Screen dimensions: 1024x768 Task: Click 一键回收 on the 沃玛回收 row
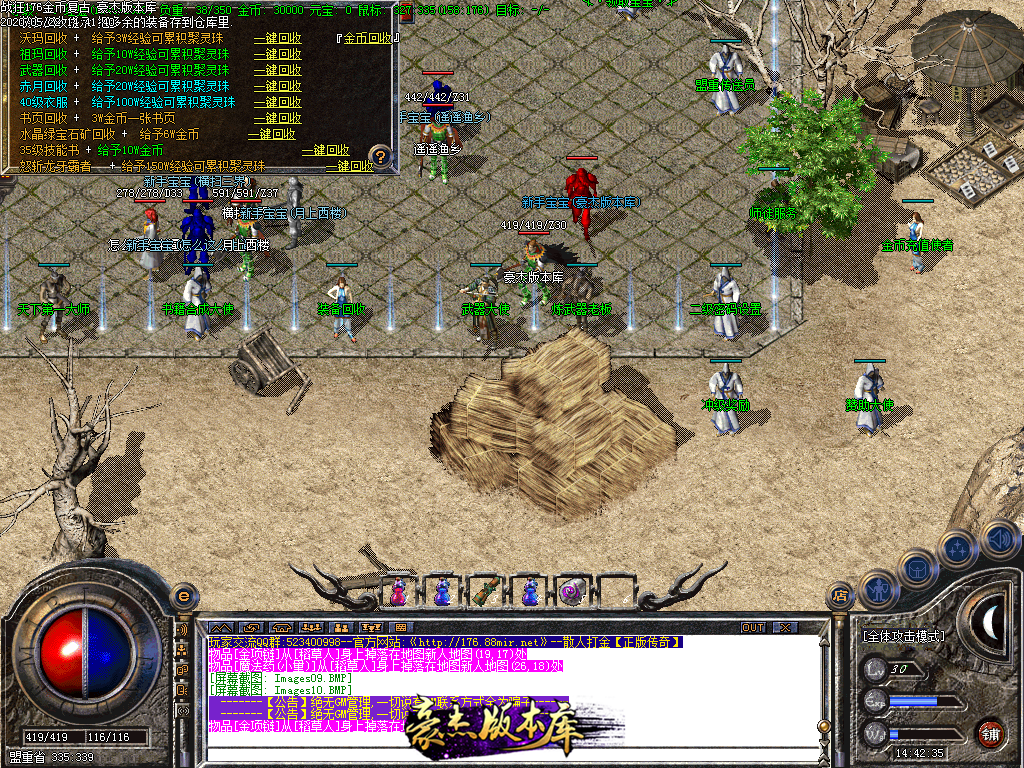pos(277,38)
